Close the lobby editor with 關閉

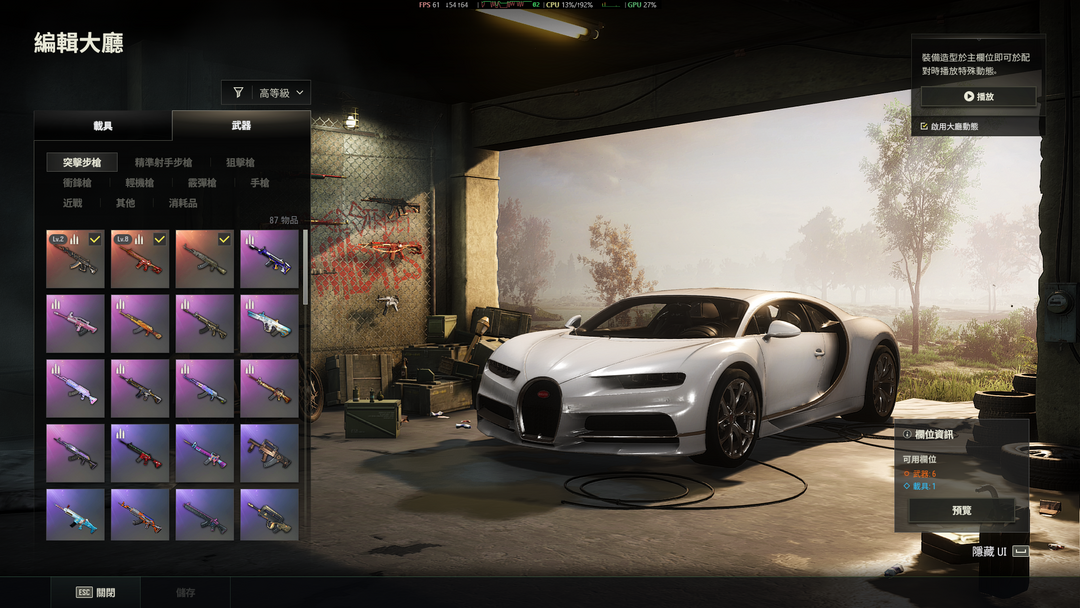coord(96,592)
